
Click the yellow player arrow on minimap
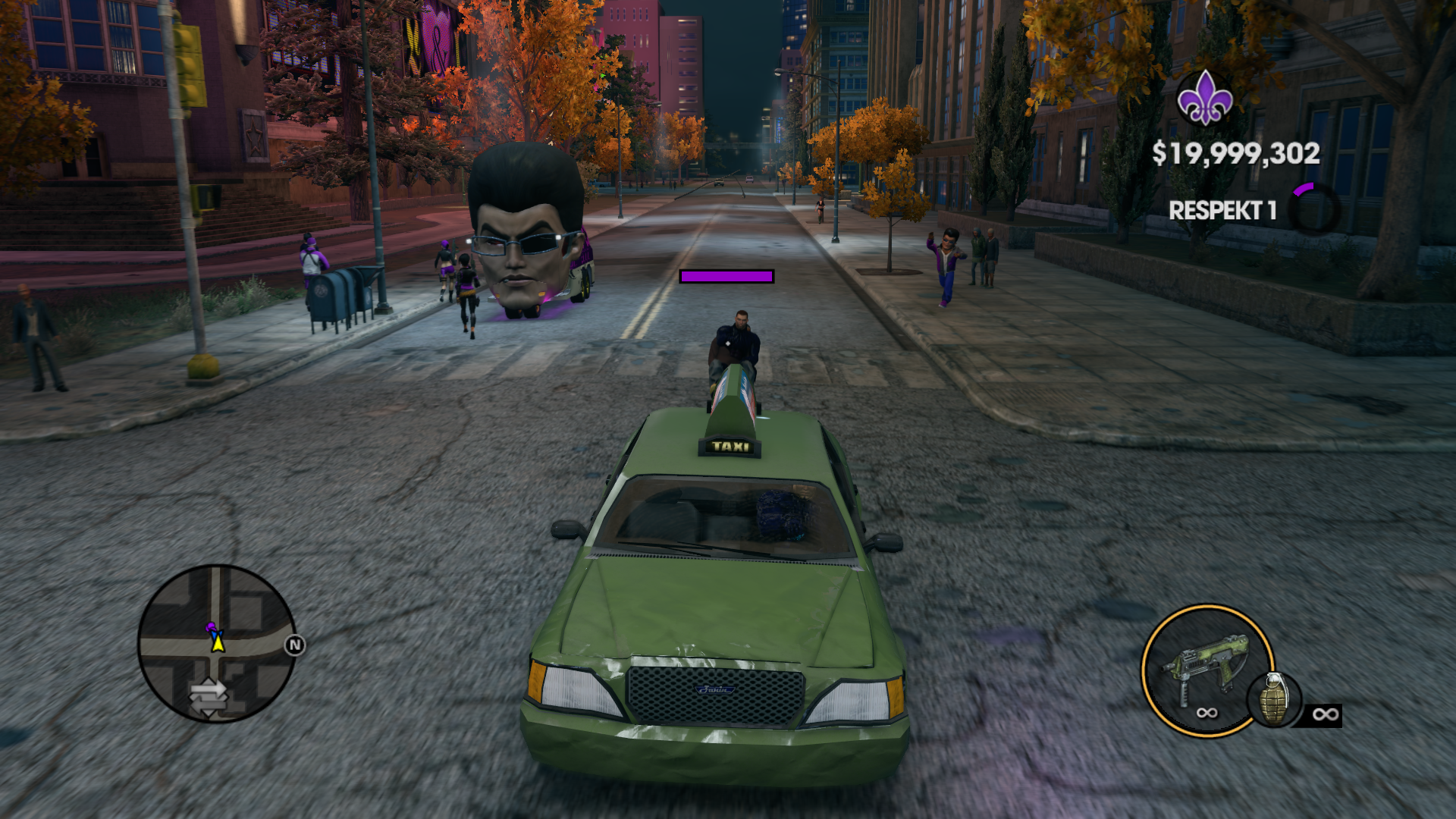pos(218,643)
